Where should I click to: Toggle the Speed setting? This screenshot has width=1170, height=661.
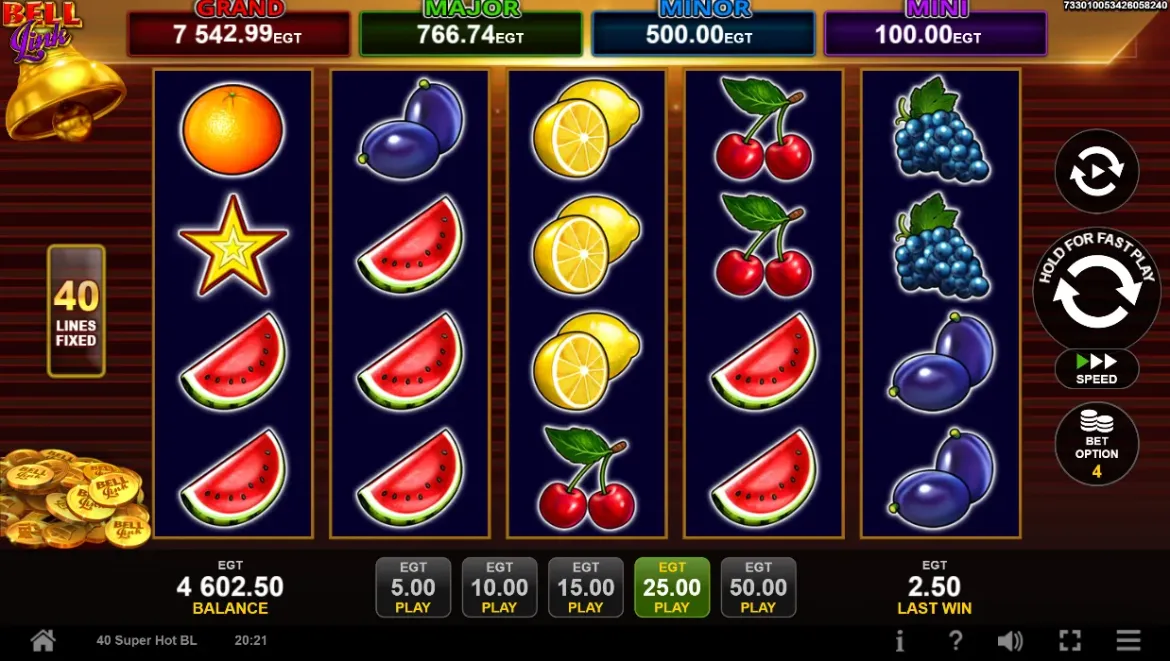[1096, 369]
